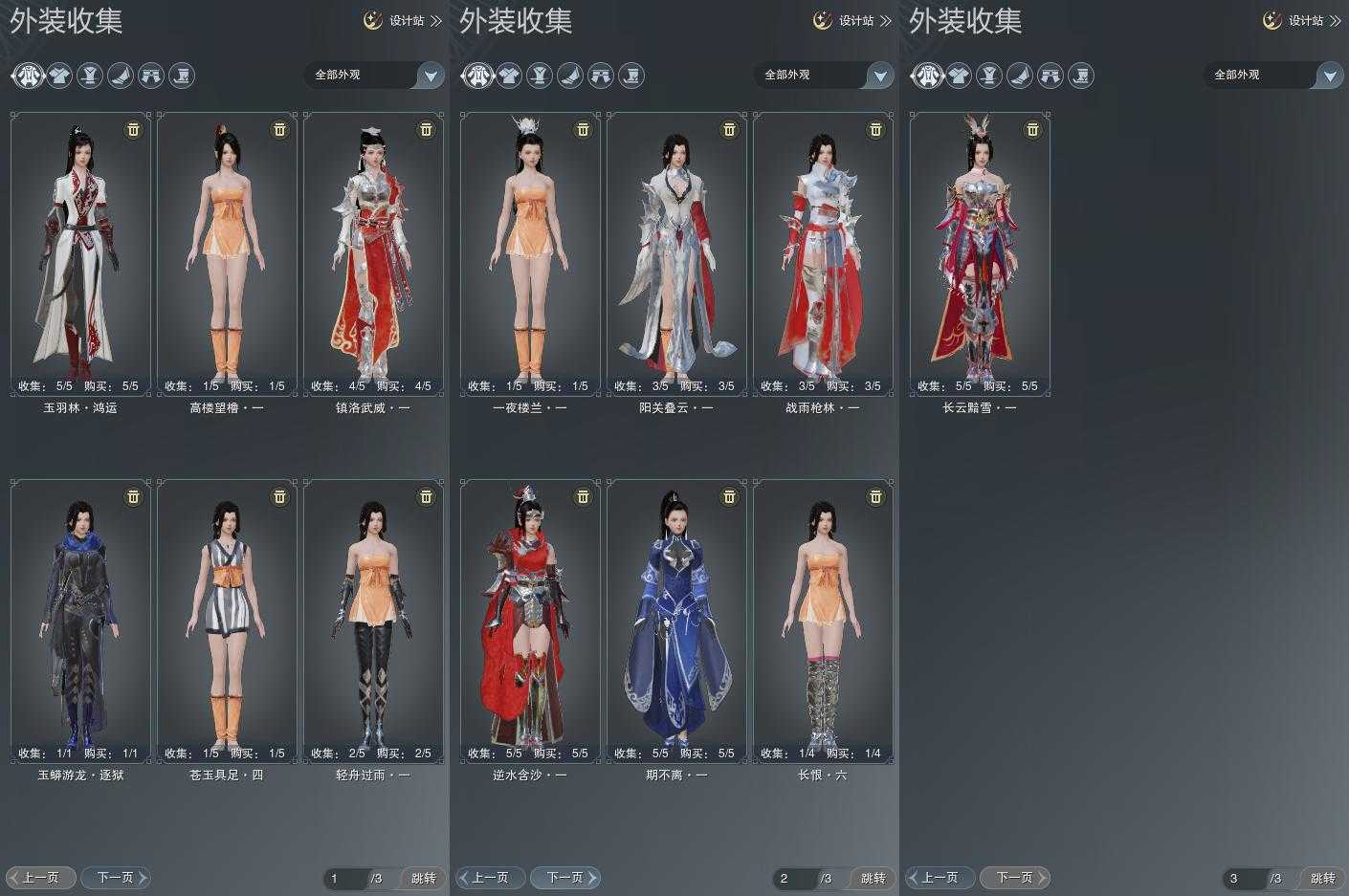Focus the page number field showing 3
The width and height of the screenshot is (1349, 896).
pyautogui.click(x=1244, y=878)
